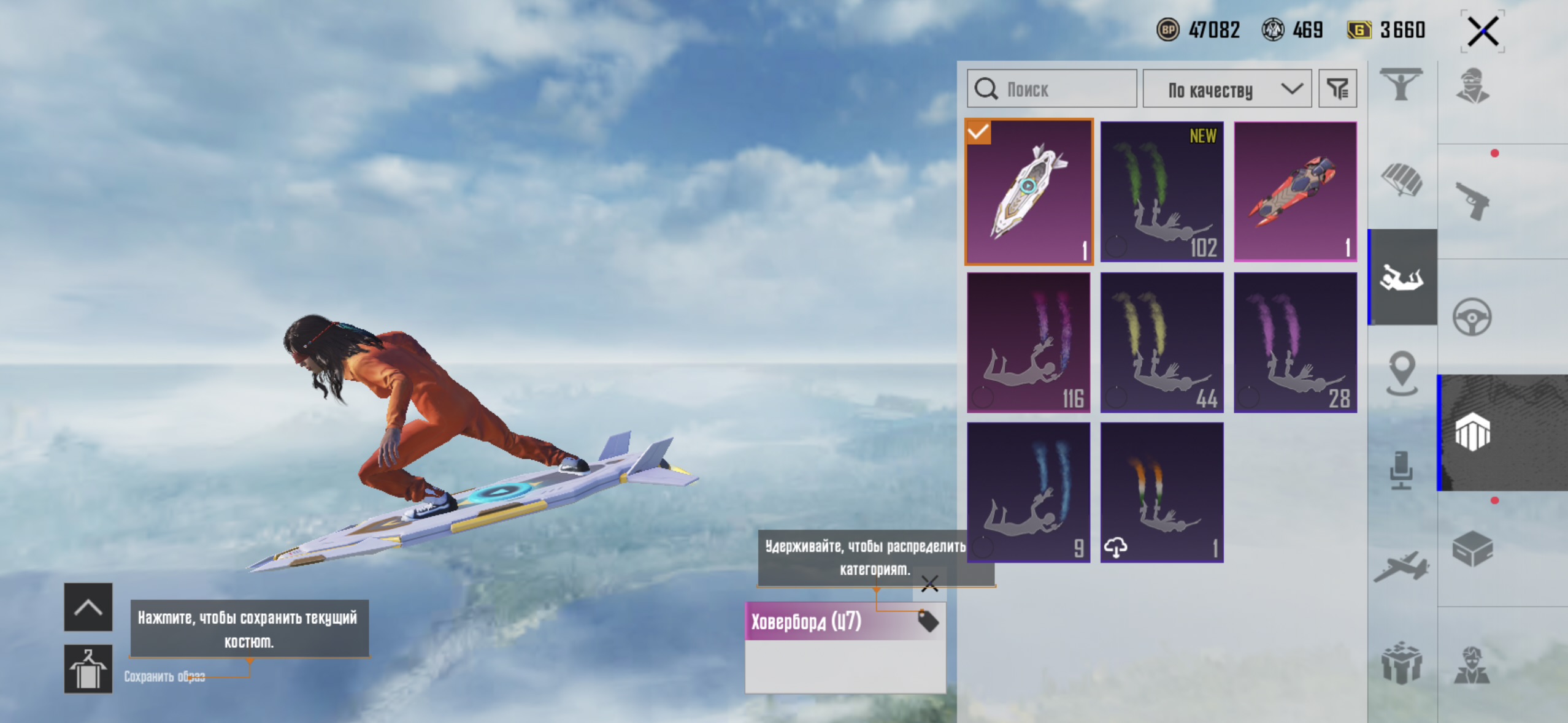Choose the purple smoke trail with count 28
The width and height of the screenshot is (1568, 723).
pyautogui.click(x=1295, y=343)
